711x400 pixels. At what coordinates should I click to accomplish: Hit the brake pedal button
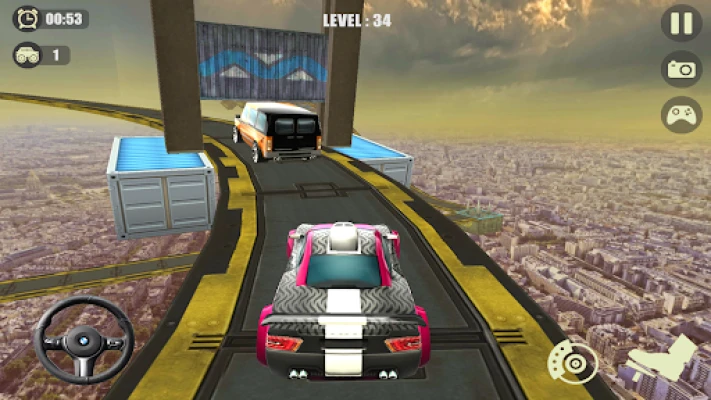coord(573,363)
